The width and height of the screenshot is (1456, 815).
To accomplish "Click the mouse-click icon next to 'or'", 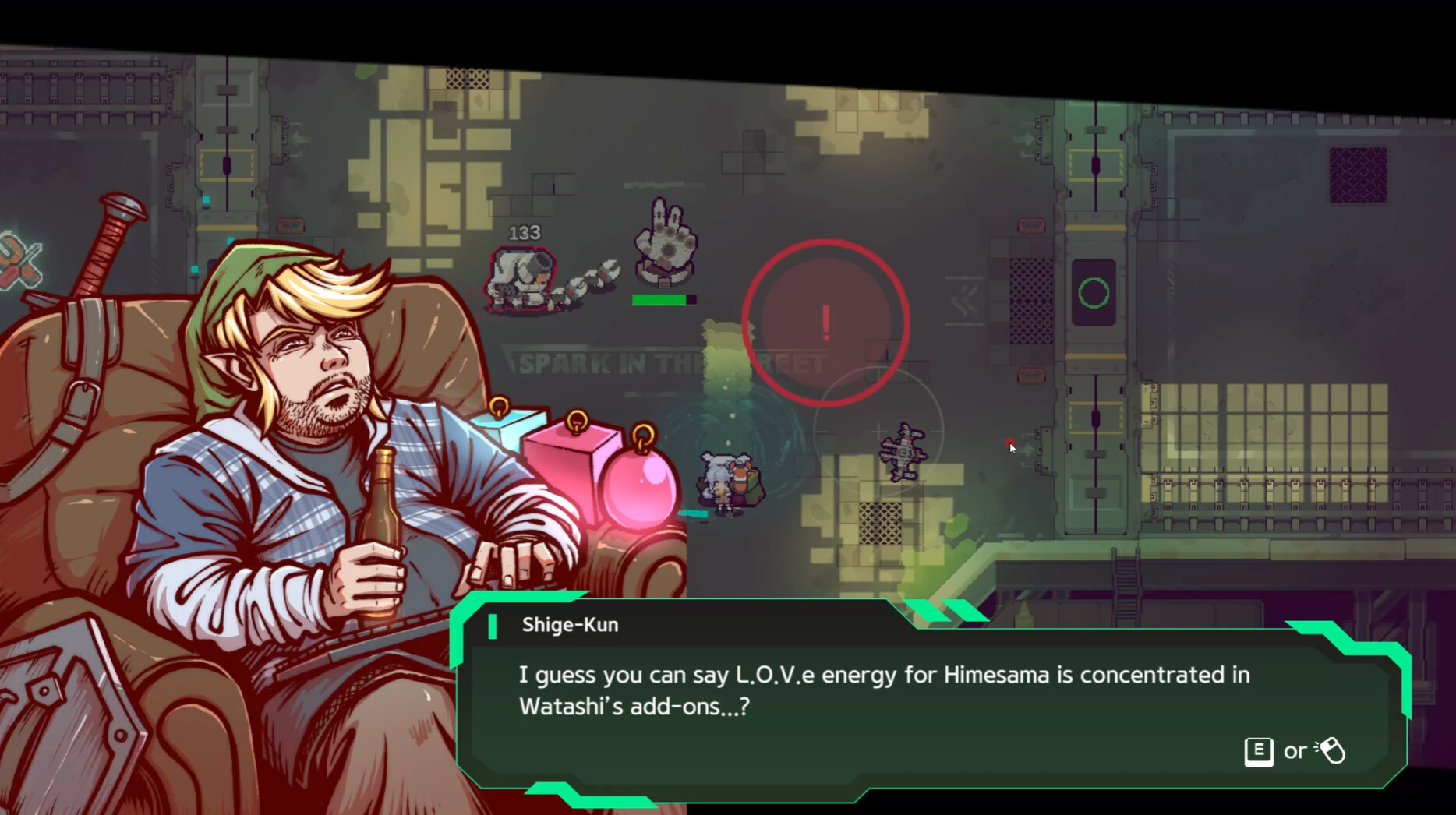I will tap(1333, 750).
